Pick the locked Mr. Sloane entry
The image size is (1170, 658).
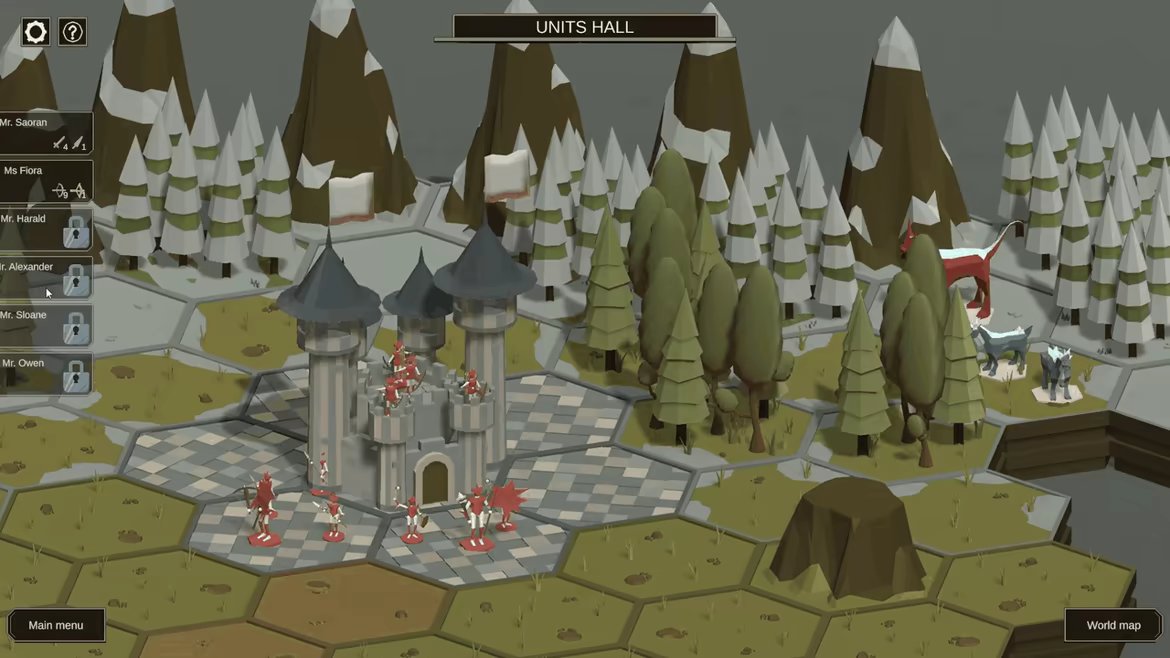click(45, 324)
